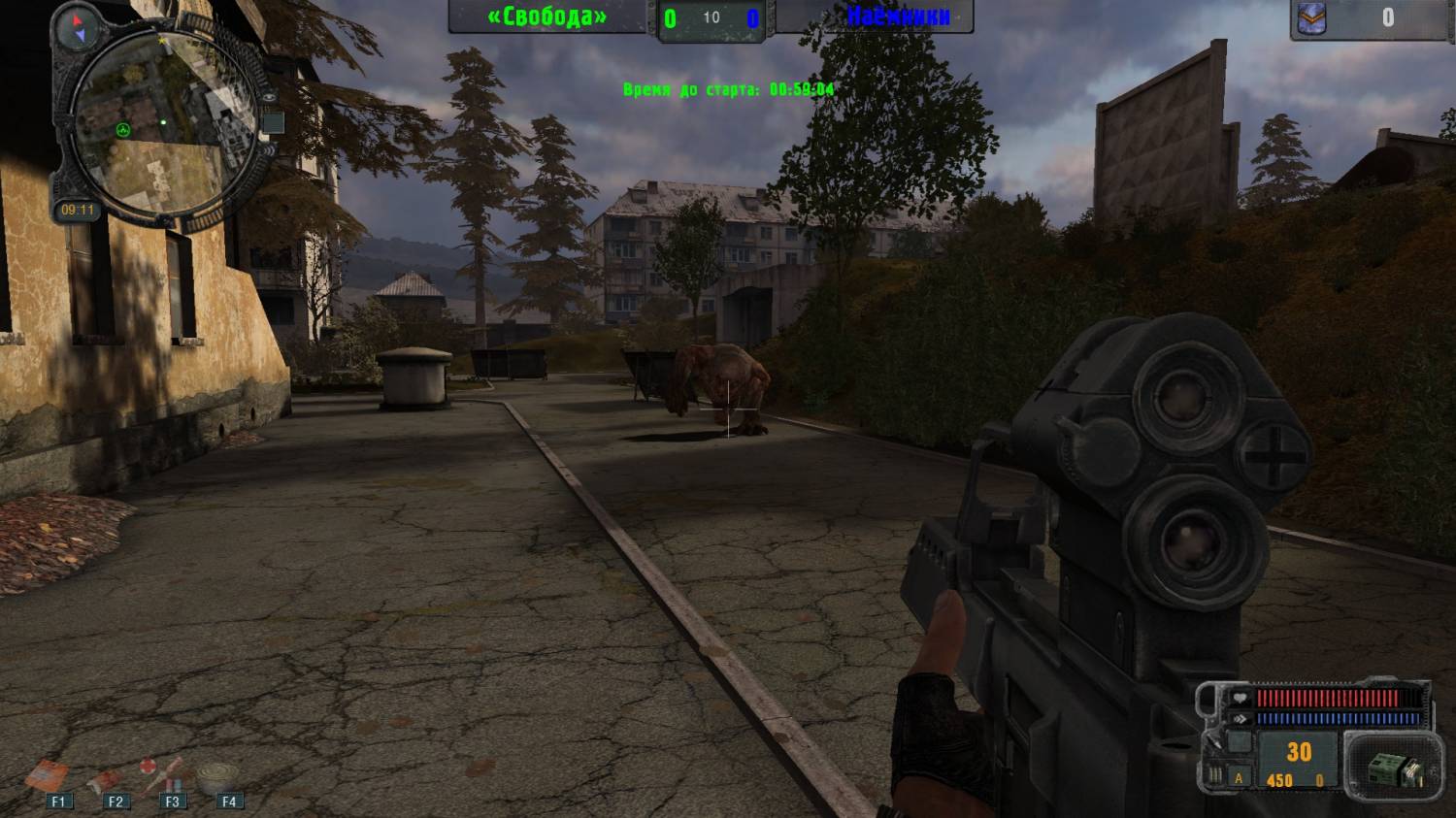The height and width of the screenshot is (818, 1456).
Task: Click the blue Наёмники team panel
Action: 896,16
